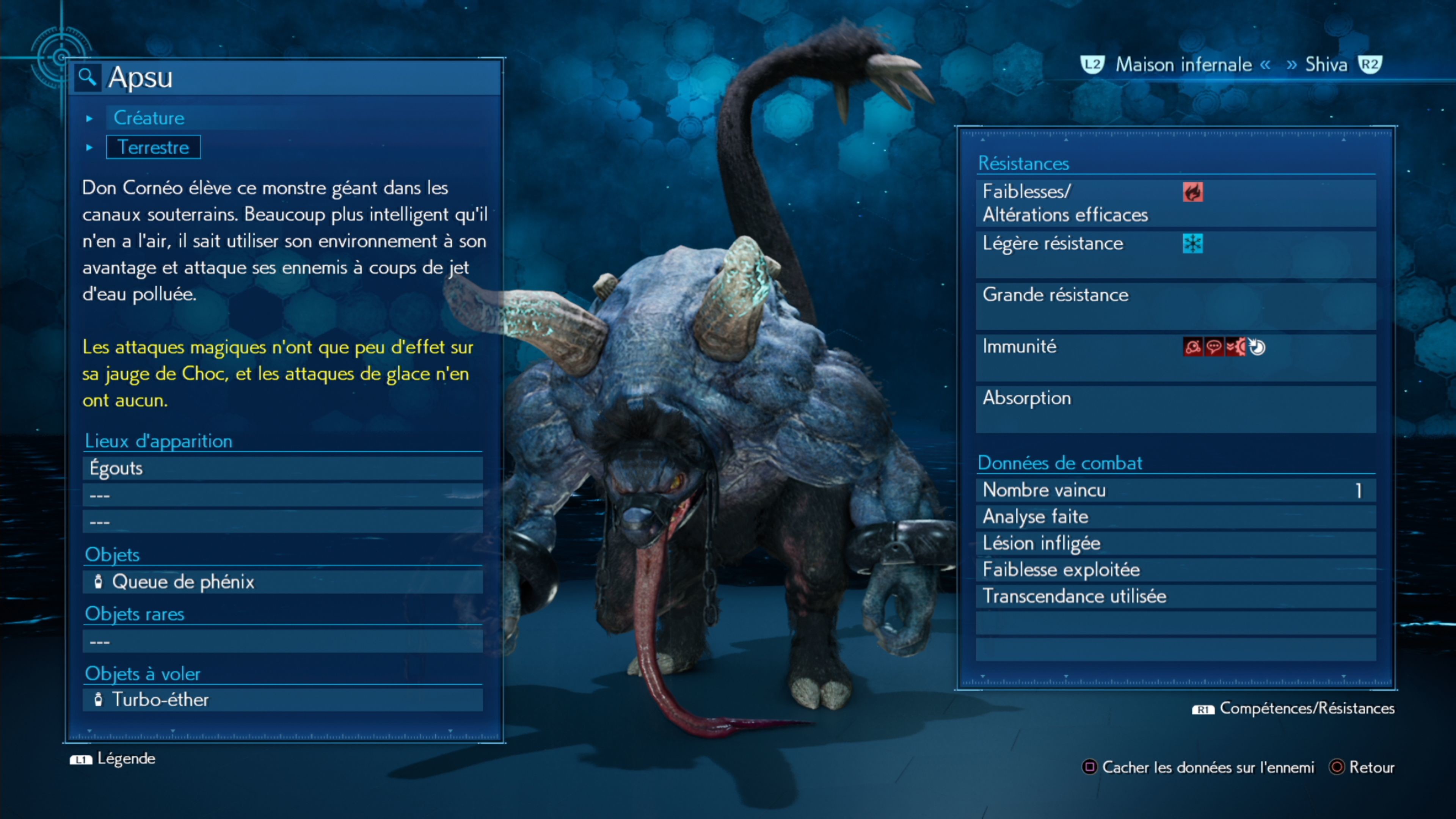Click the ice resistance icon
This screenshot has height=819, width=1456.
click(1192, 243)
